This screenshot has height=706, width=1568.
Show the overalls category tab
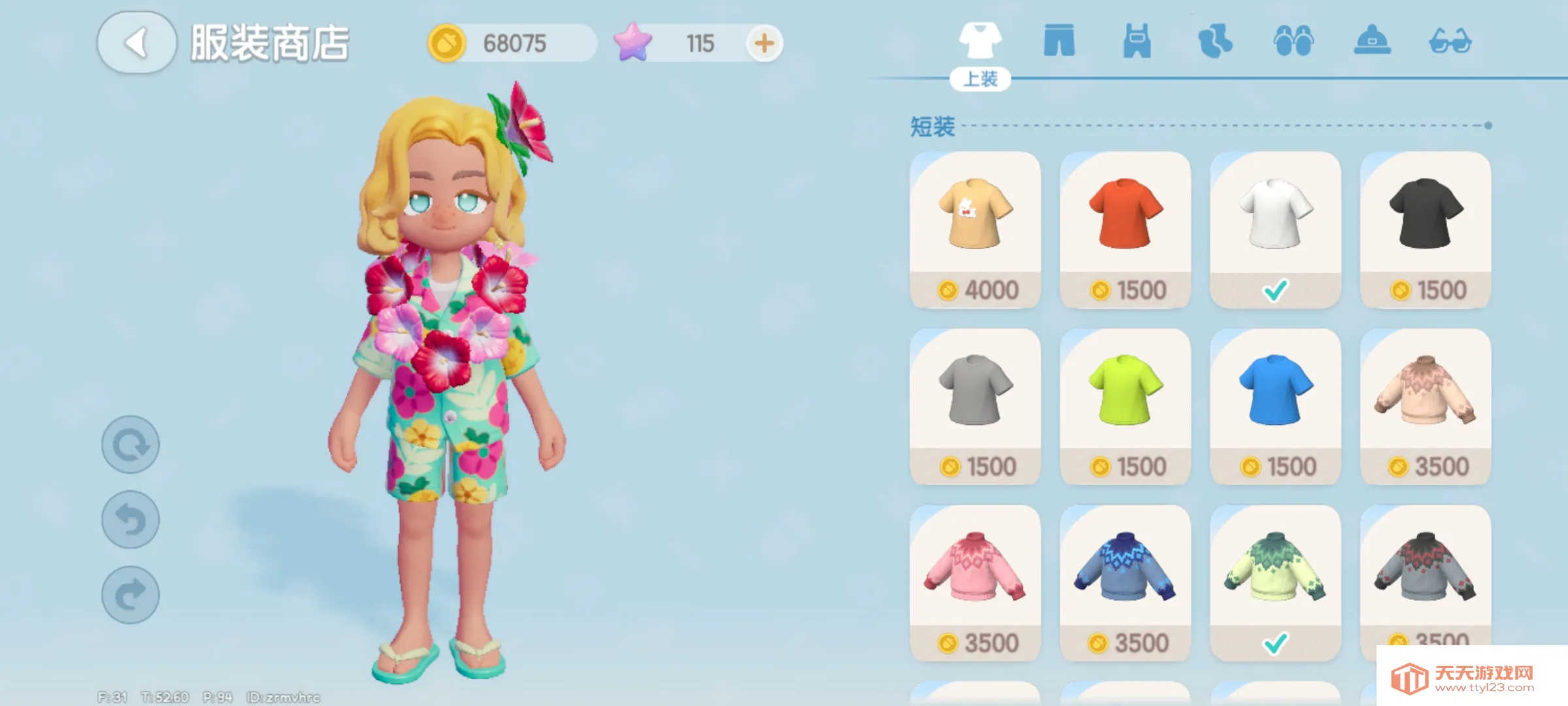pyautogui.click(x=1137, y=41)
